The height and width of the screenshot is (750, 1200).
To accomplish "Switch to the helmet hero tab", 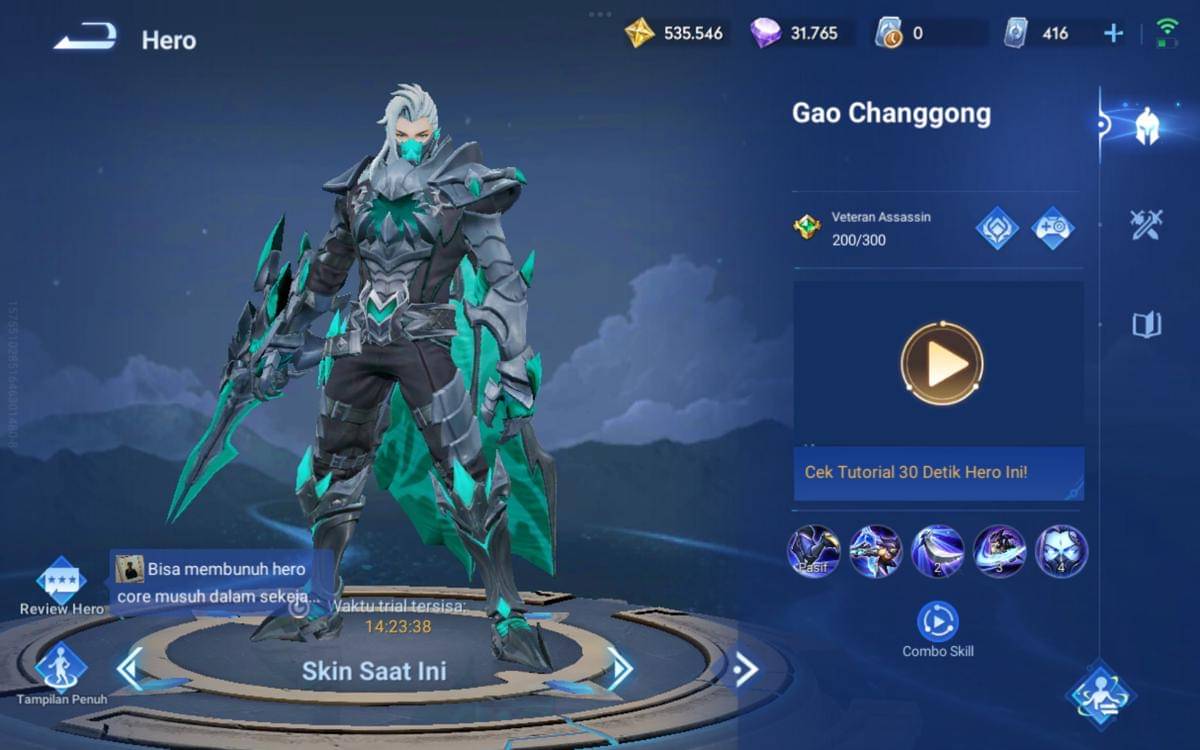I will (x=1147, y=126).
